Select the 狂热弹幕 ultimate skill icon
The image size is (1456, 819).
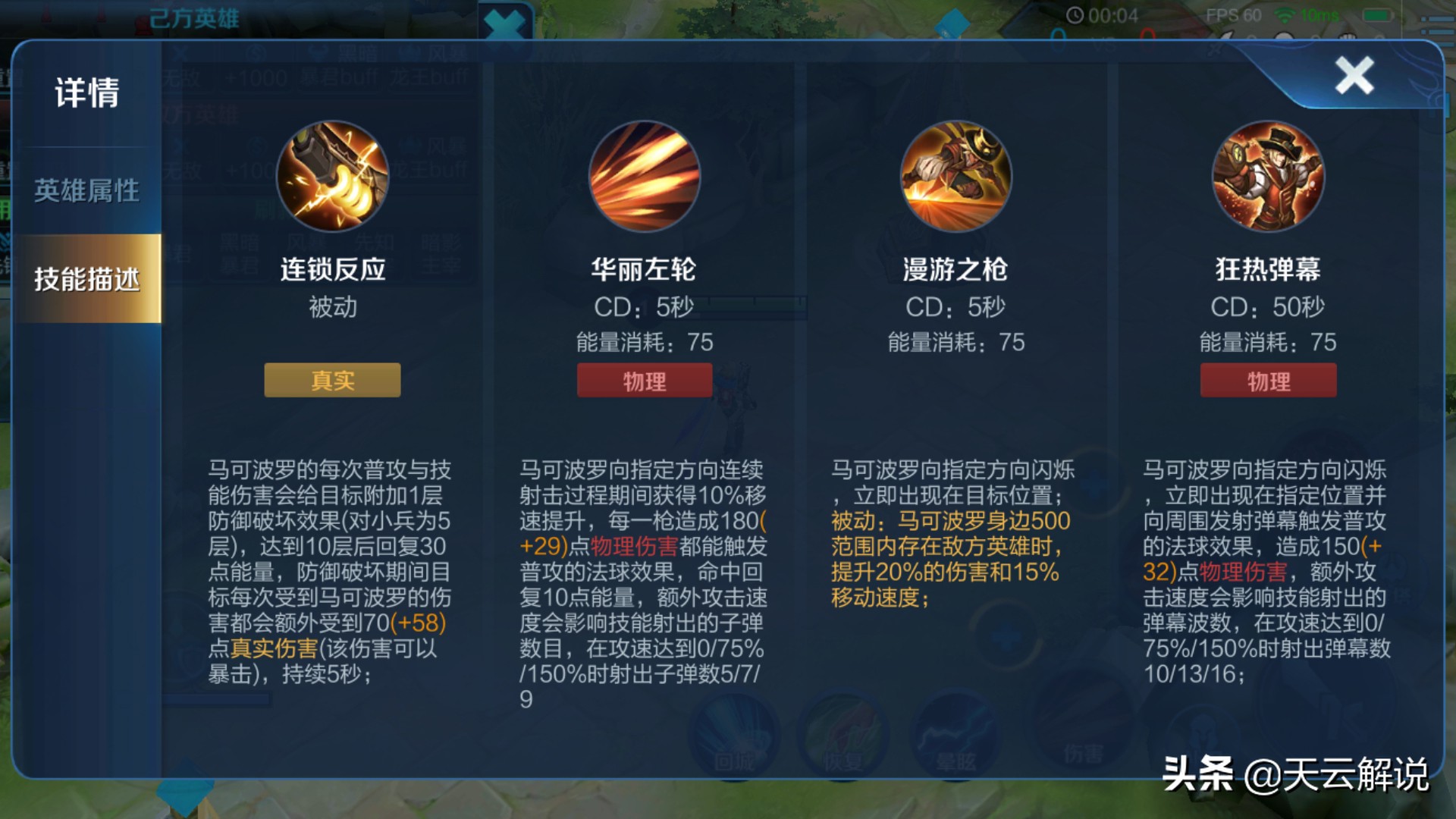[1268, 177]
